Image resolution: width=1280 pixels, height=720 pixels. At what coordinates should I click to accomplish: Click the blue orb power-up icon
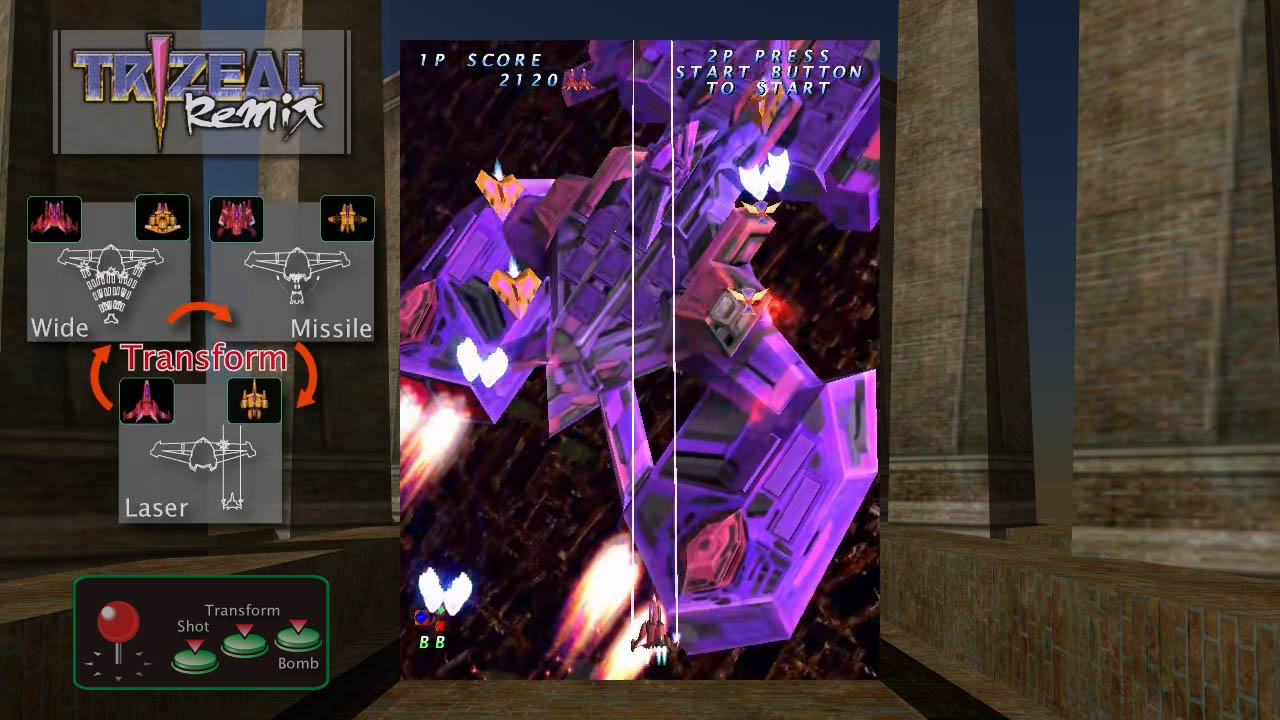click(424, 618)
